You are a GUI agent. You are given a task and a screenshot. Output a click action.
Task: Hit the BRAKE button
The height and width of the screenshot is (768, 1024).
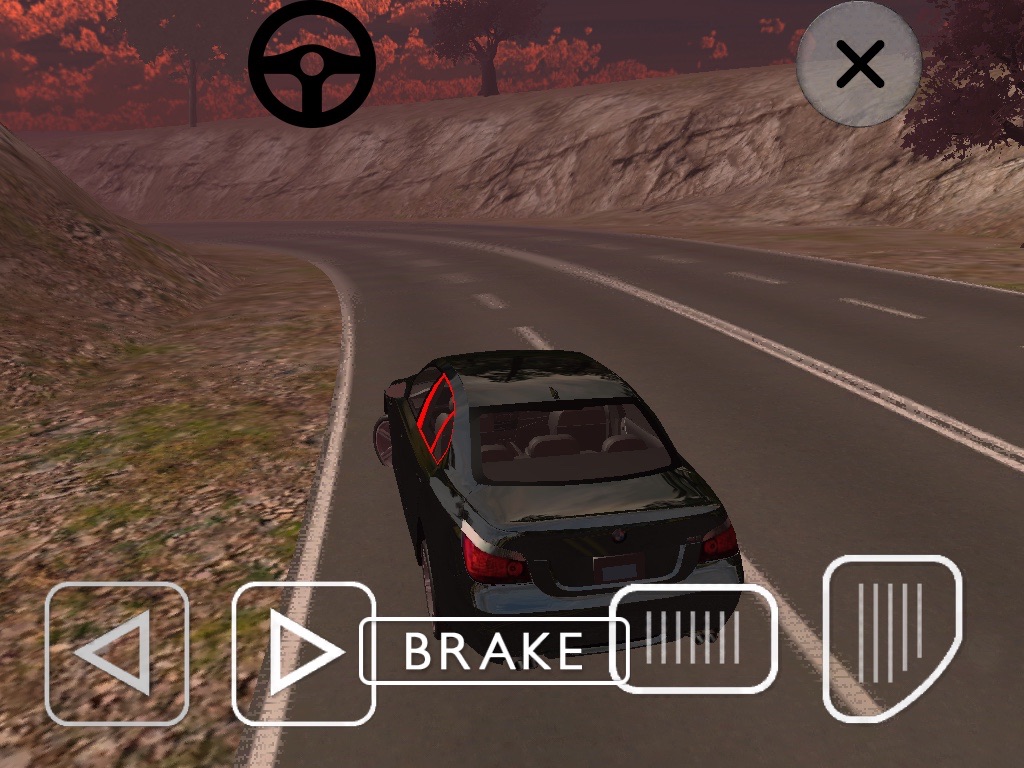493,651
